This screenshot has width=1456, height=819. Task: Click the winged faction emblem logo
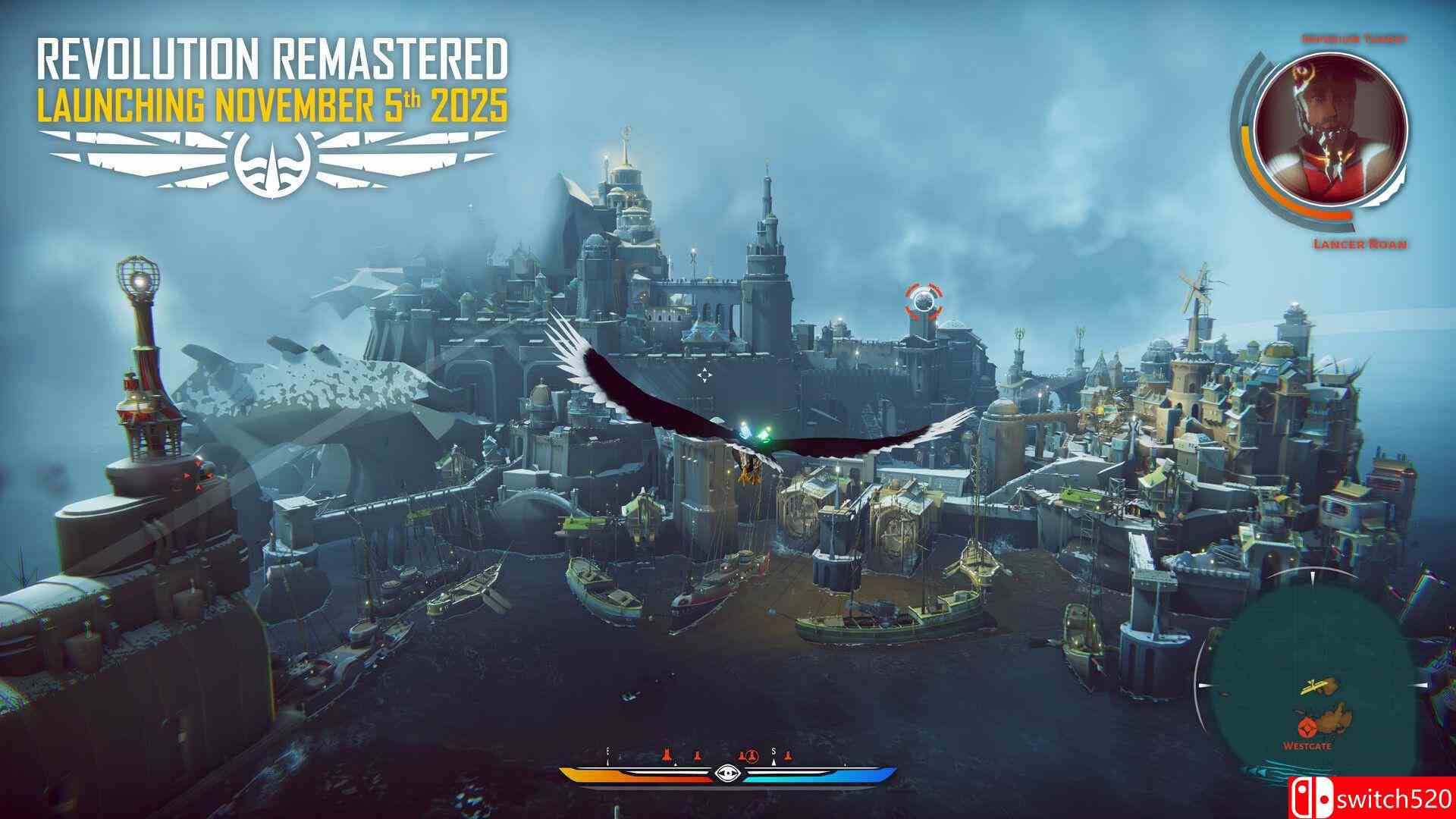click(x=273, y=159)
